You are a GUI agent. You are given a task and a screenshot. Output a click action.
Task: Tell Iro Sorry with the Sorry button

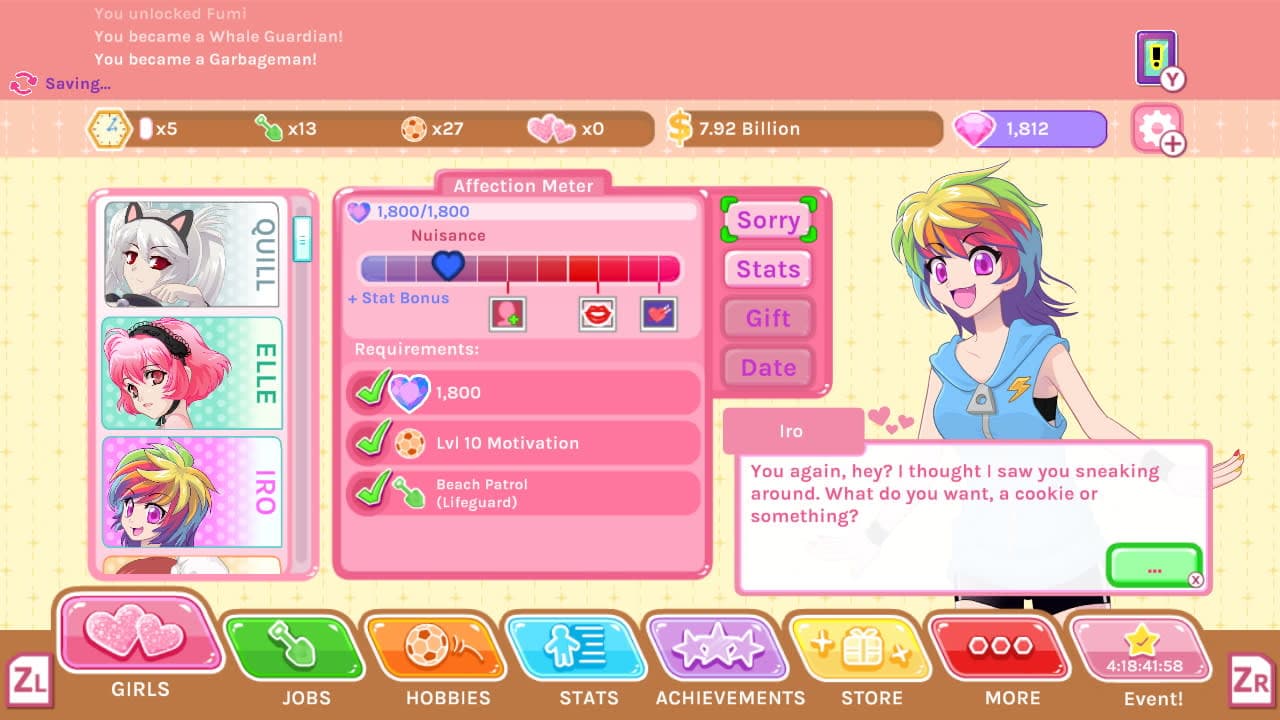pos(767,219)
